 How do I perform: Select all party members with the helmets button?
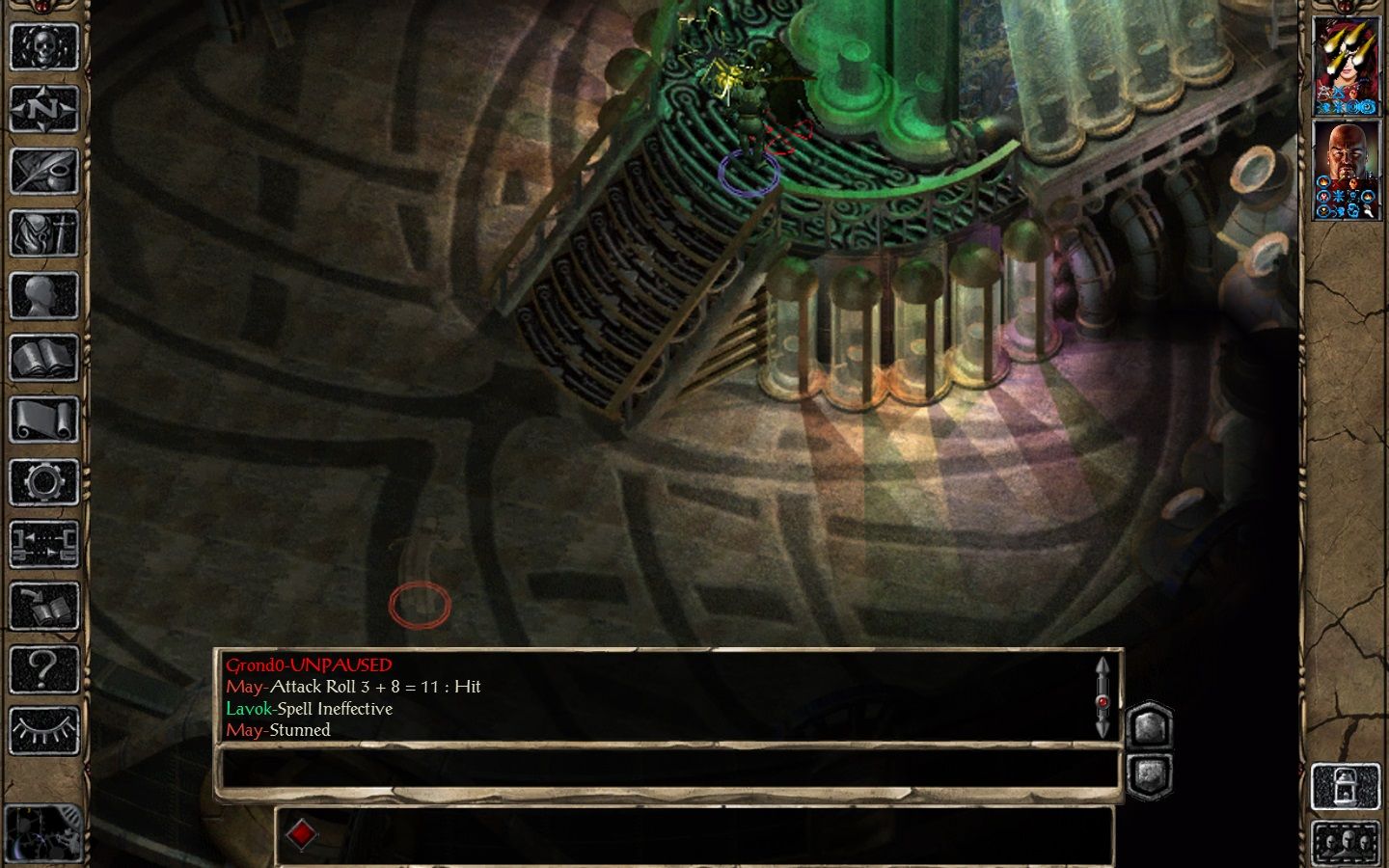point(1345,842)
